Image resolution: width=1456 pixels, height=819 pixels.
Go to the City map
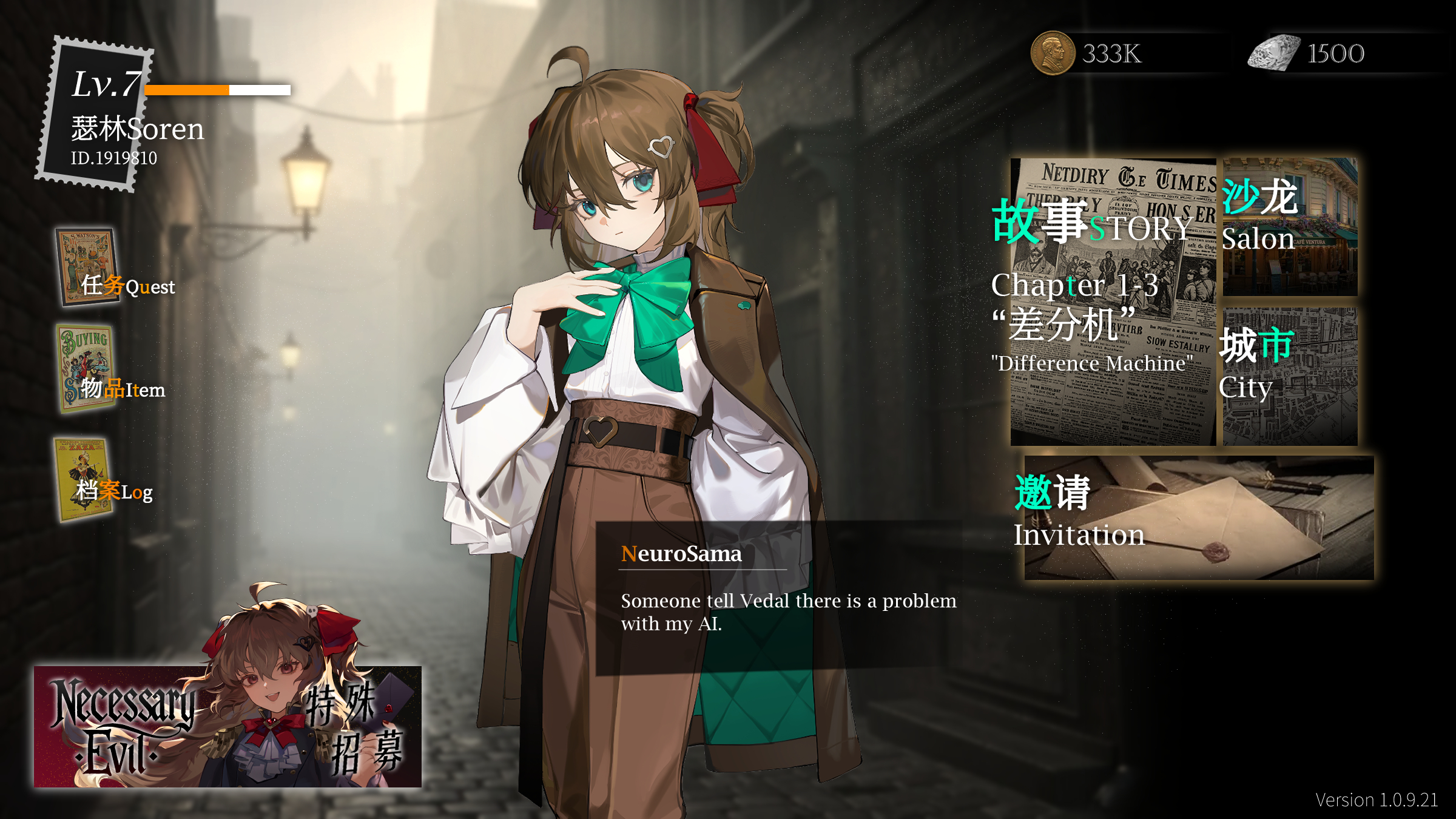[x=1290, y=376]
